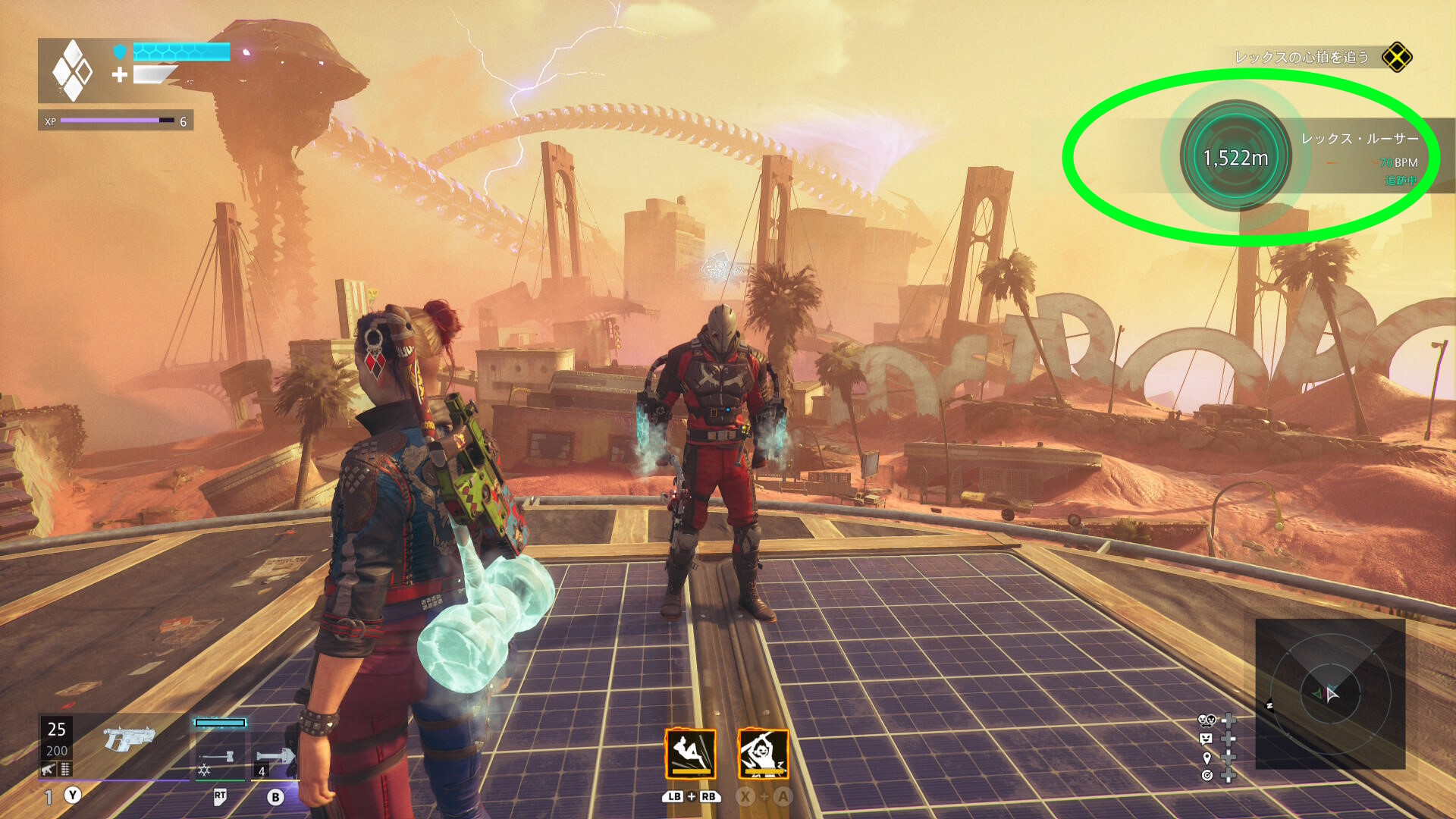Click the target ping icon
Viewport: 1456px width, 819px height.
[x=1207, y=775]
